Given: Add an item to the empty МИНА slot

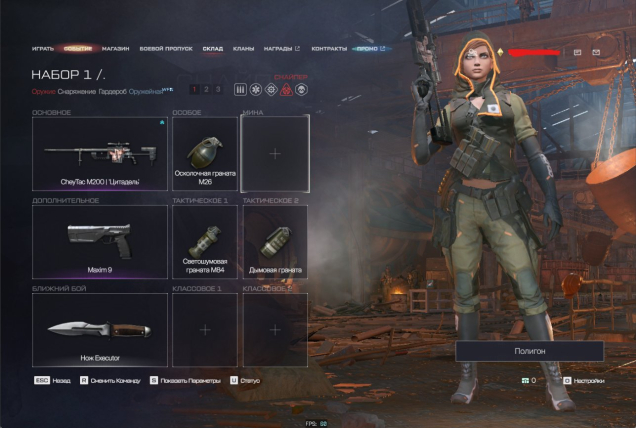Looking at the screenshot, I should pyautogui.click(x=275, y=154).
